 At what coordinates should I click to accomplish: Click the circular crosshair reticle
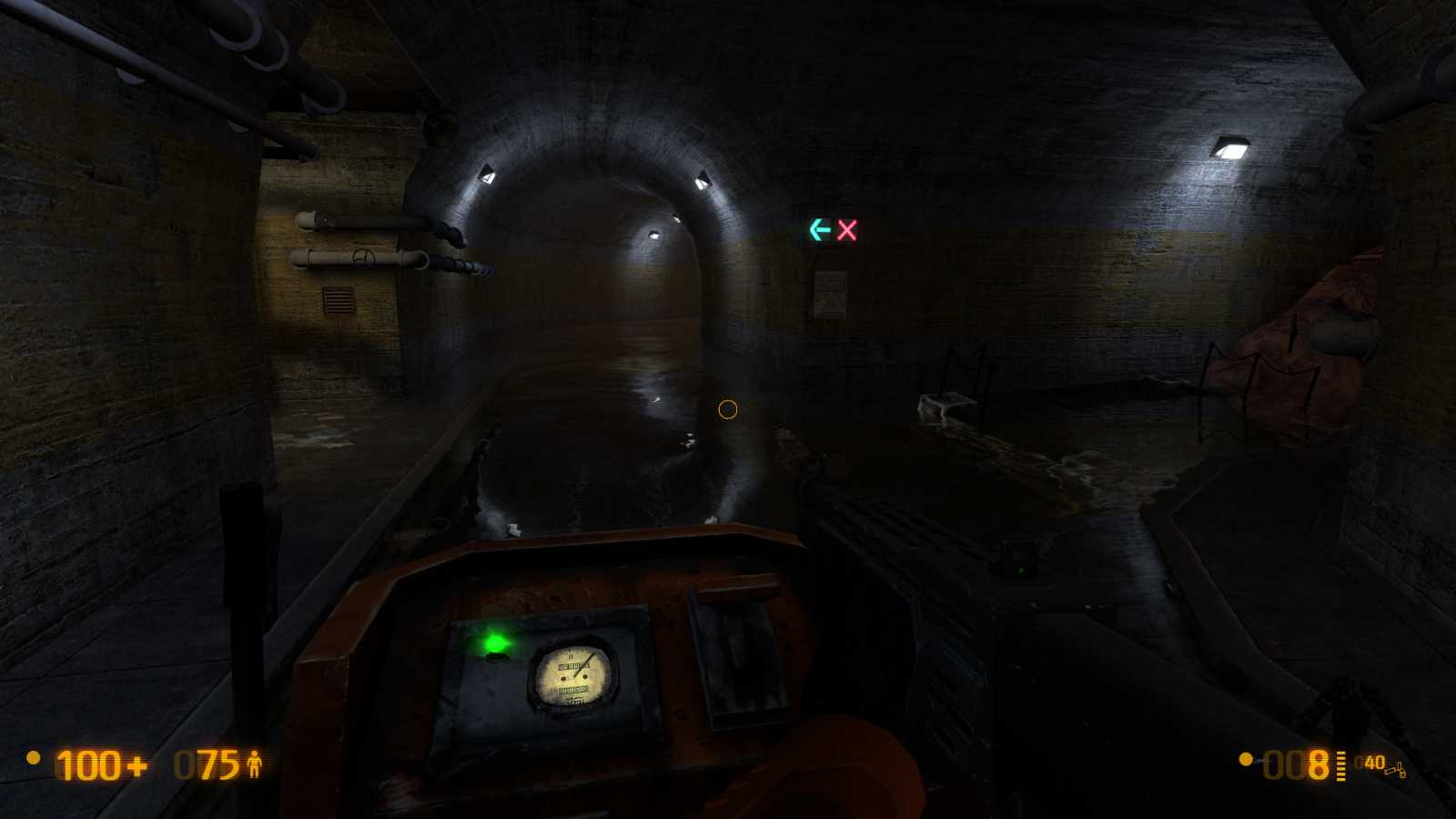tap(728, 410)
